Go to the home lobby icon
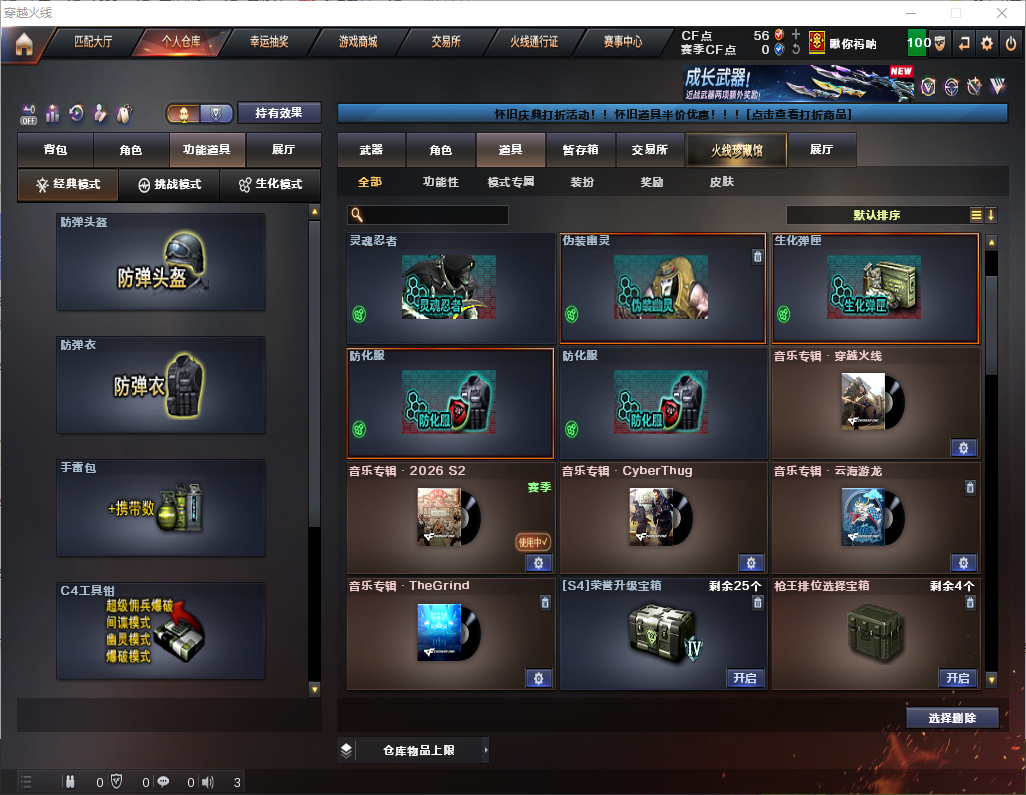 point(23,44)
